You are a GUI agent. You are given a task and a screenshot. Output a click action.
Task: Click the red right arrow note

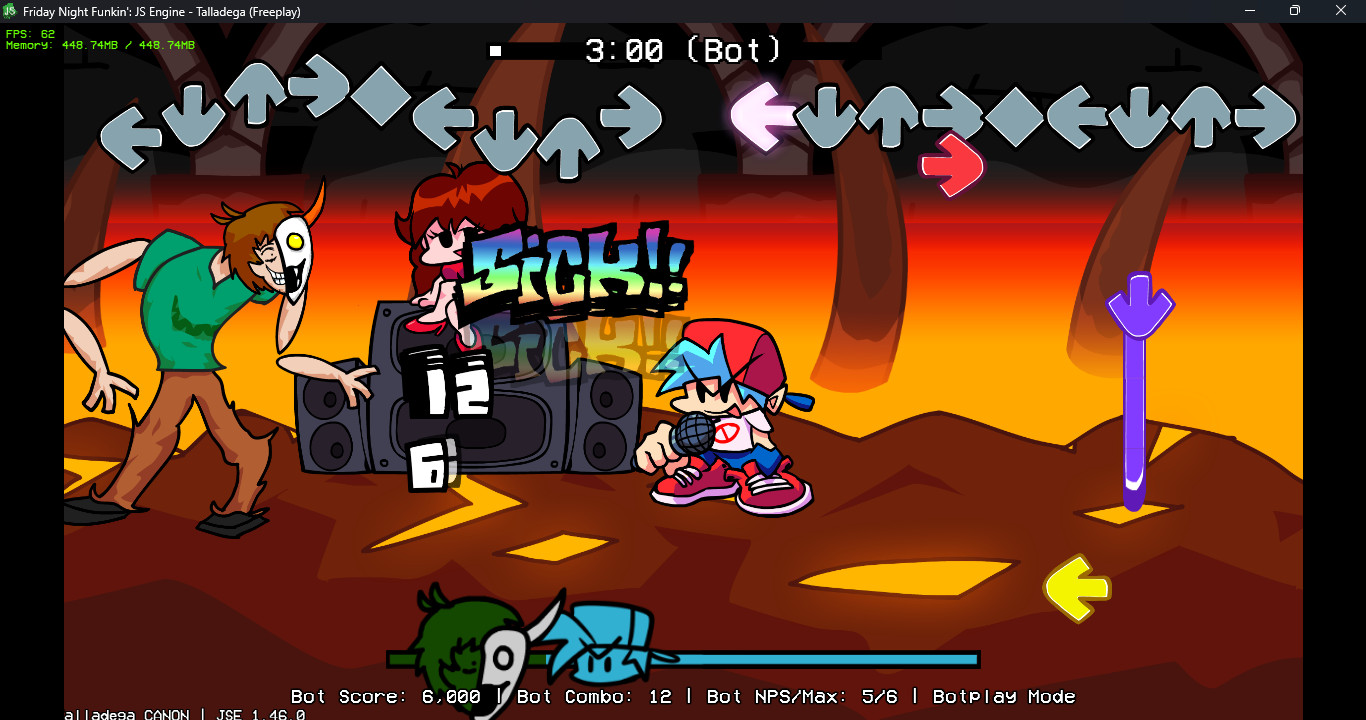click(950, 166)
